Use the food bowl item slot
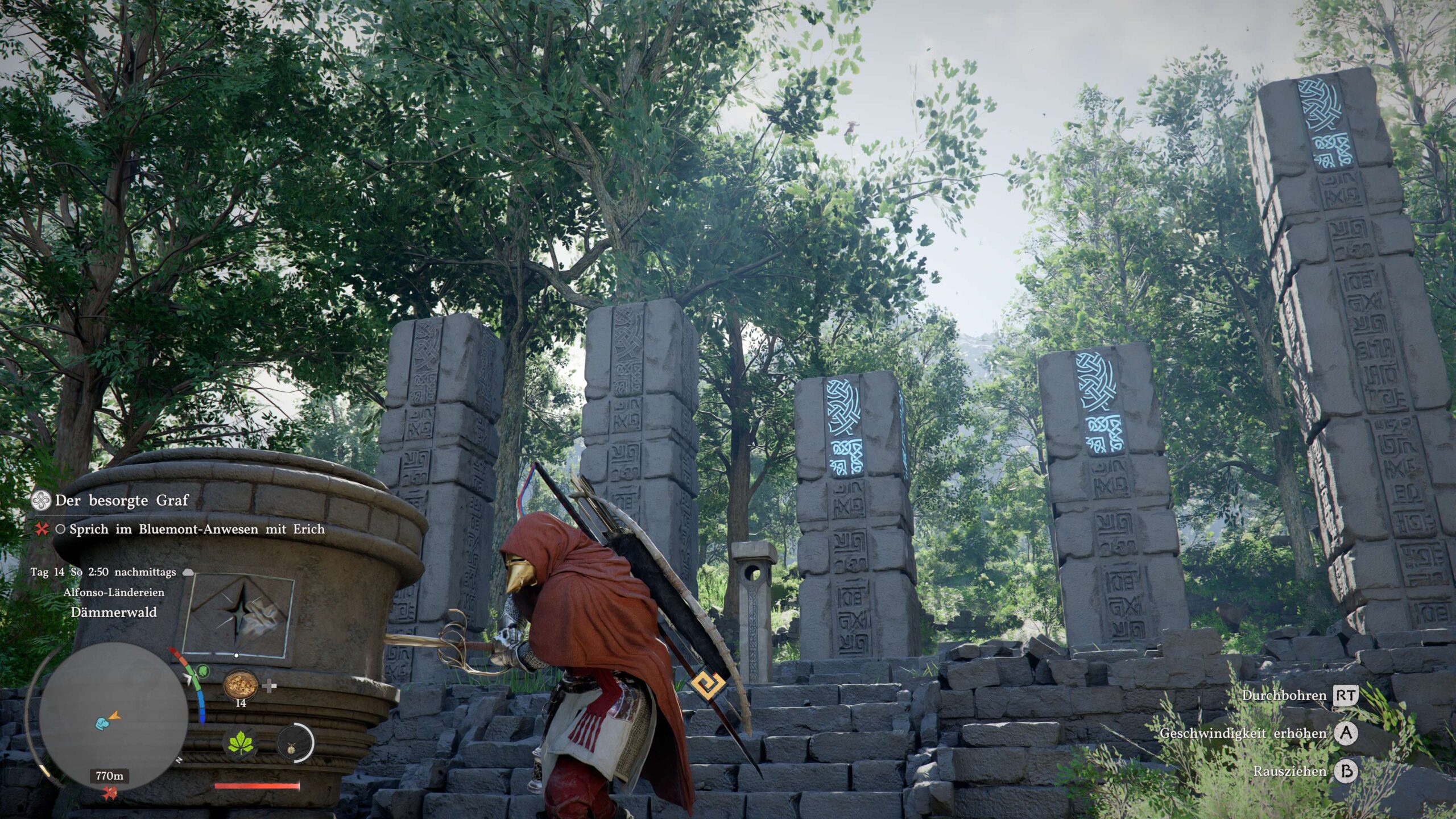Screen dimensions: 1456x819 [x=241, y=685]
